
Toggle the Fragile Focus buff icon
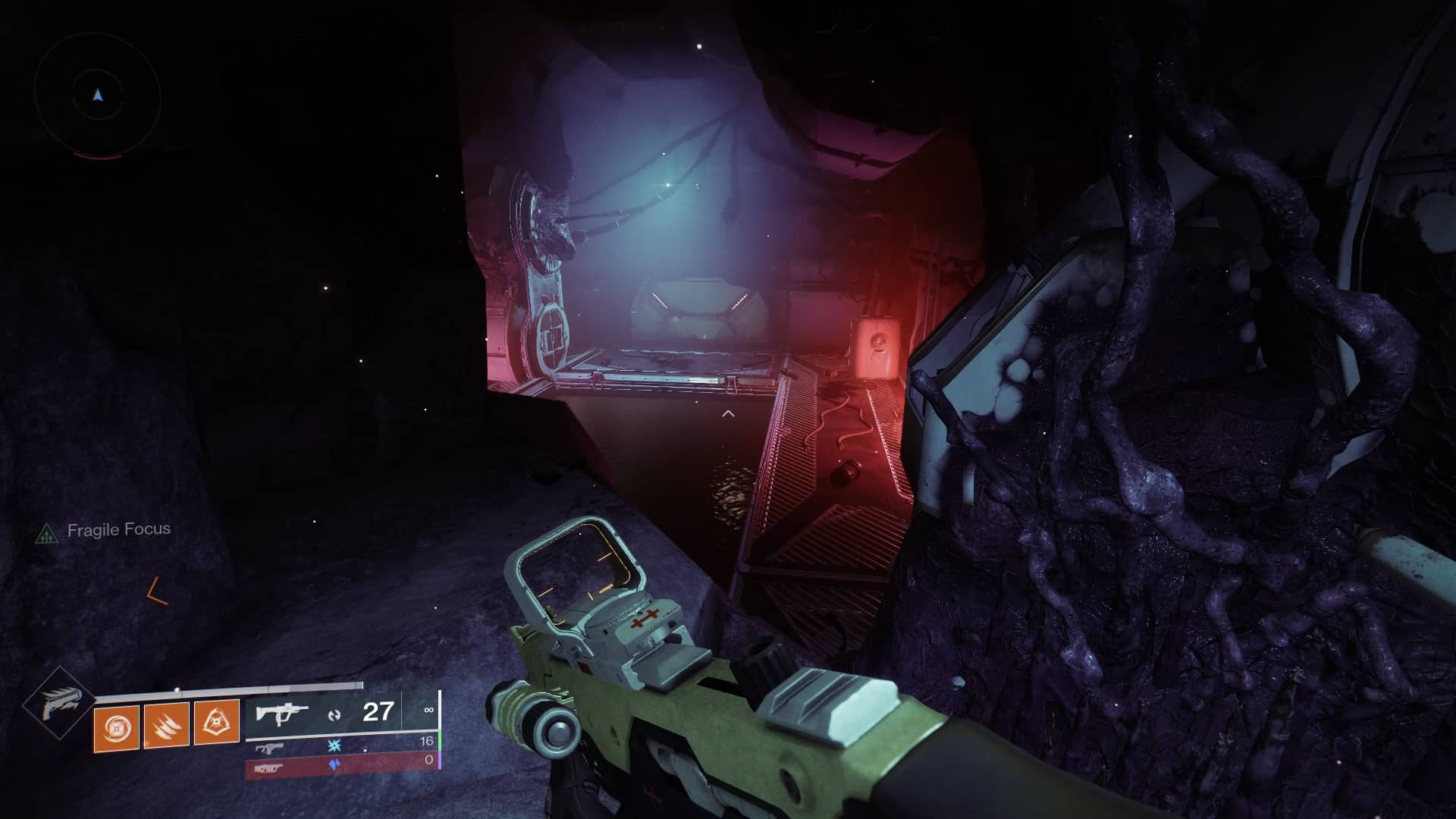pos(48,533)
